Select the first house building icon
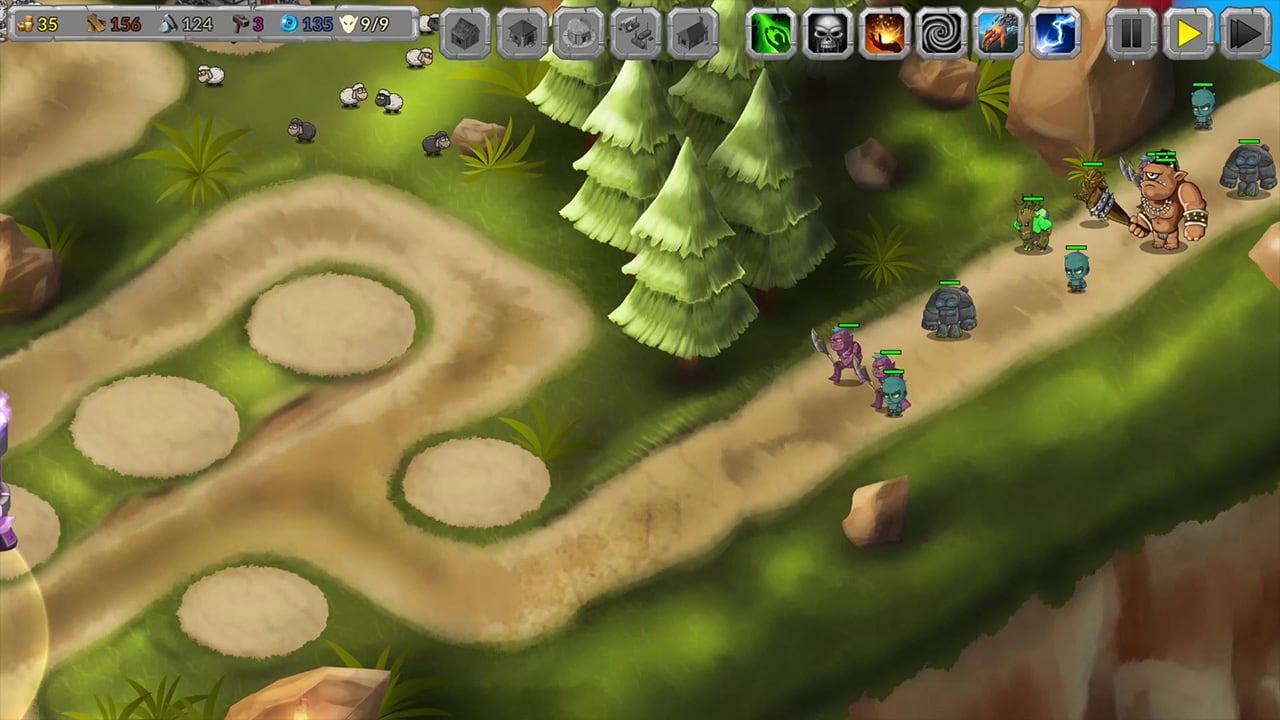Screen dimensions: 1280x720 point(464,33)
